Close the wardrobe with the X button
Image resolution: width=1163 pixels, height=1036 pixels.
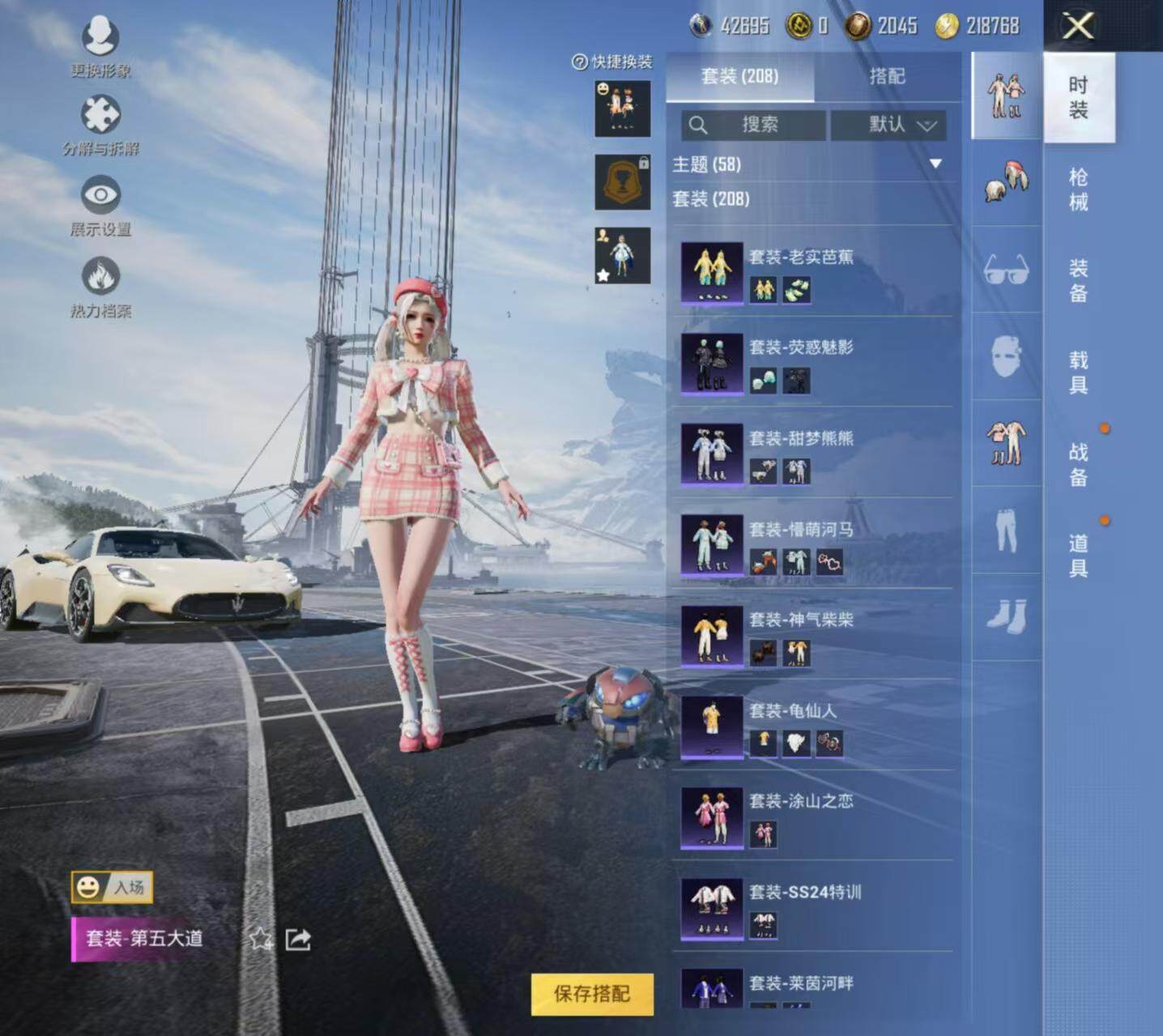coord(1078,27)
